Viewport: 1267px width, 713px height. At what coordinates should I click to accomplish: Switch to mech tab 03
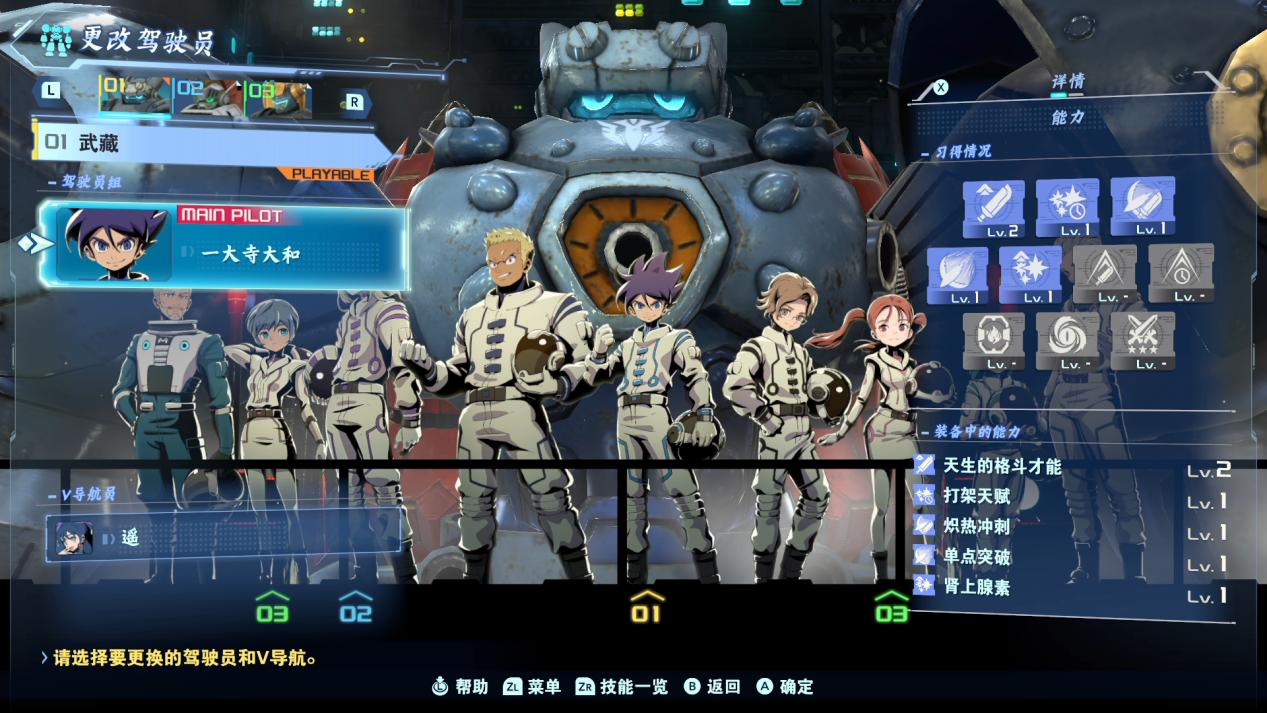point(279,98)
